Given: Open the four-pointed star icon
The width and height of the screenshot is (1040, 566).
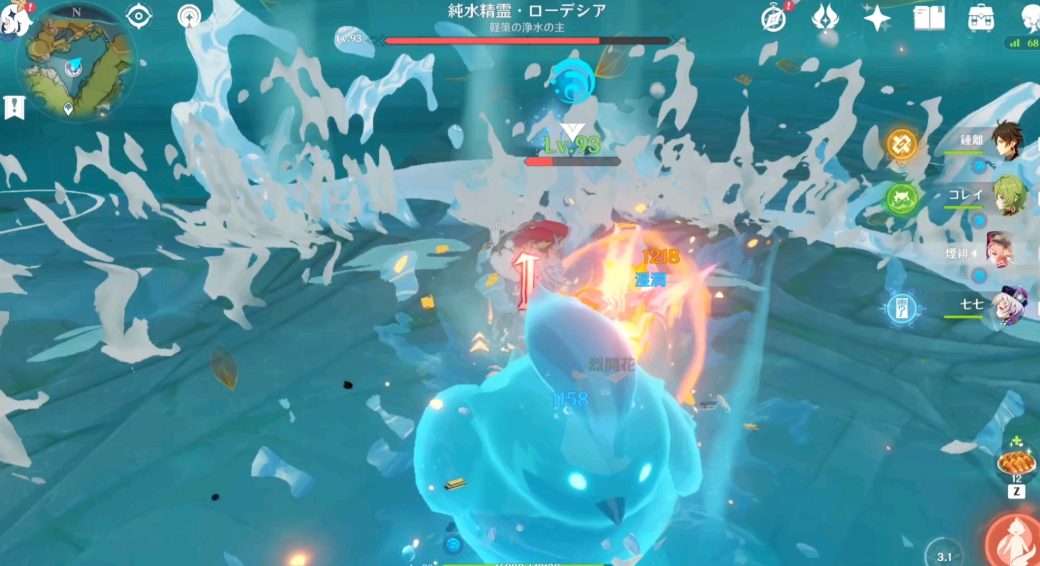Looking at the screenshot, I should pos(877,17).
